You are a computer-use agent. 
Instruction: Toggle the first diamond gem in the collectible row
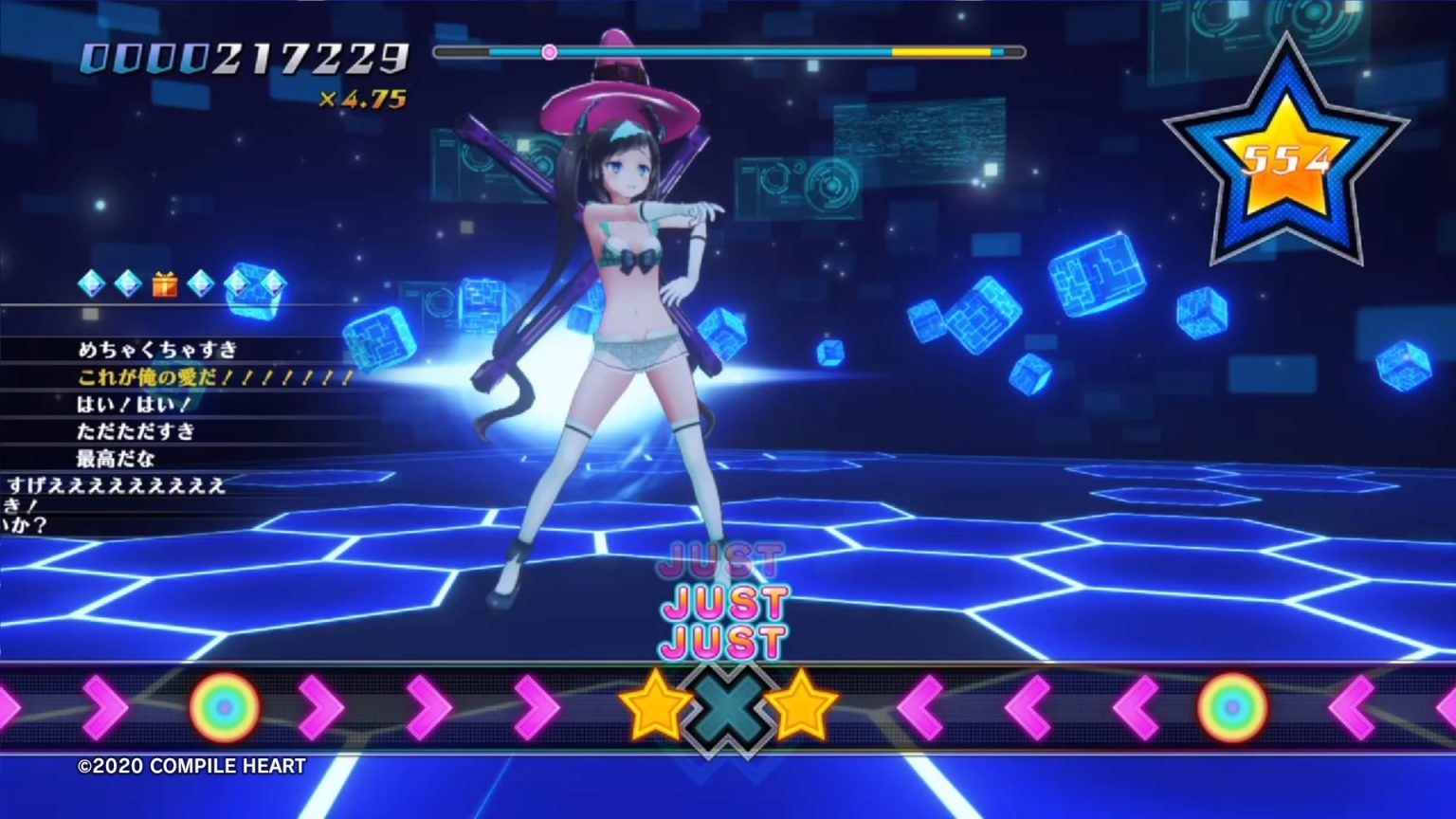(91, 284)
